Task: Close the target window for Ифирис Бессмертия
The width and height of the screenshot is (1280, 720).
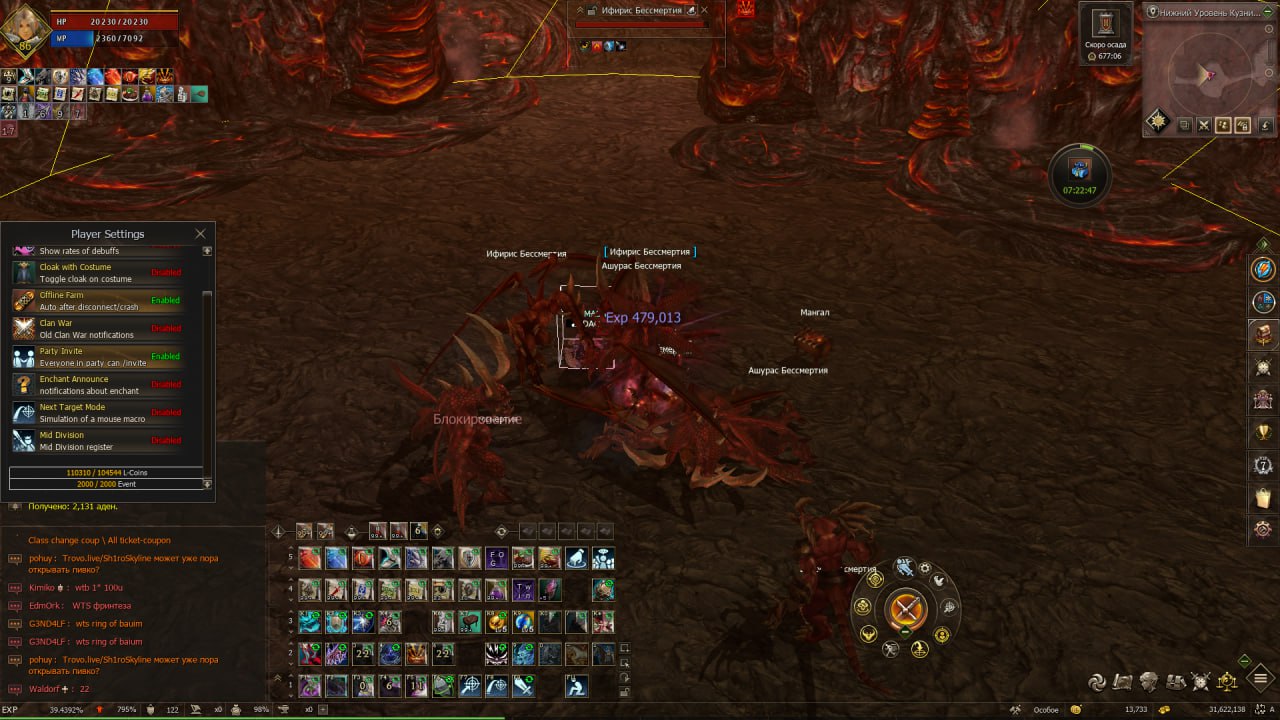Action: [704, 10]
